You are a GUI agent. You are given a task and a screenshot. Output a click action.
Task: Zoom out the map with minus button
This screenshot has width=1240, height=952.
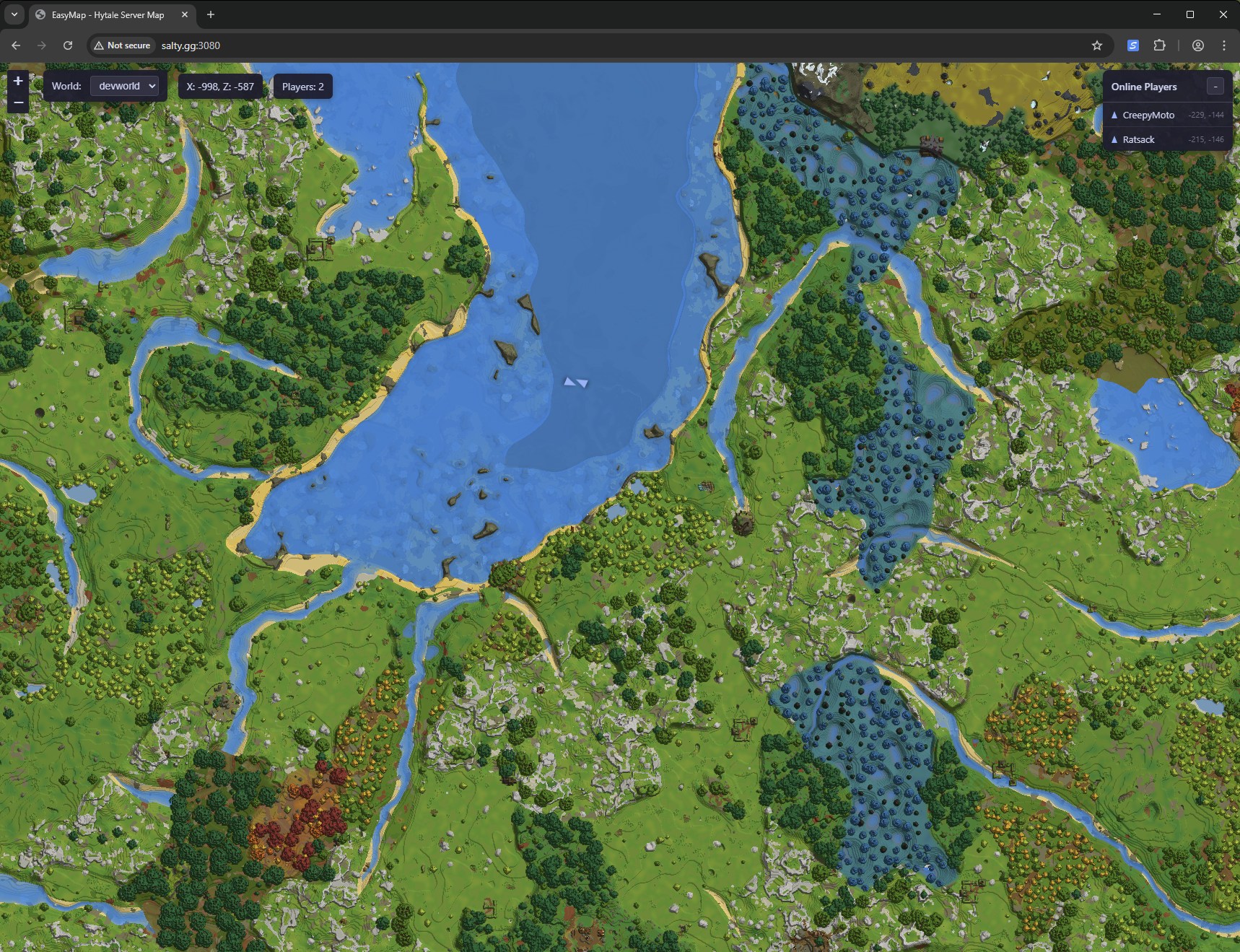coord(18,103)
